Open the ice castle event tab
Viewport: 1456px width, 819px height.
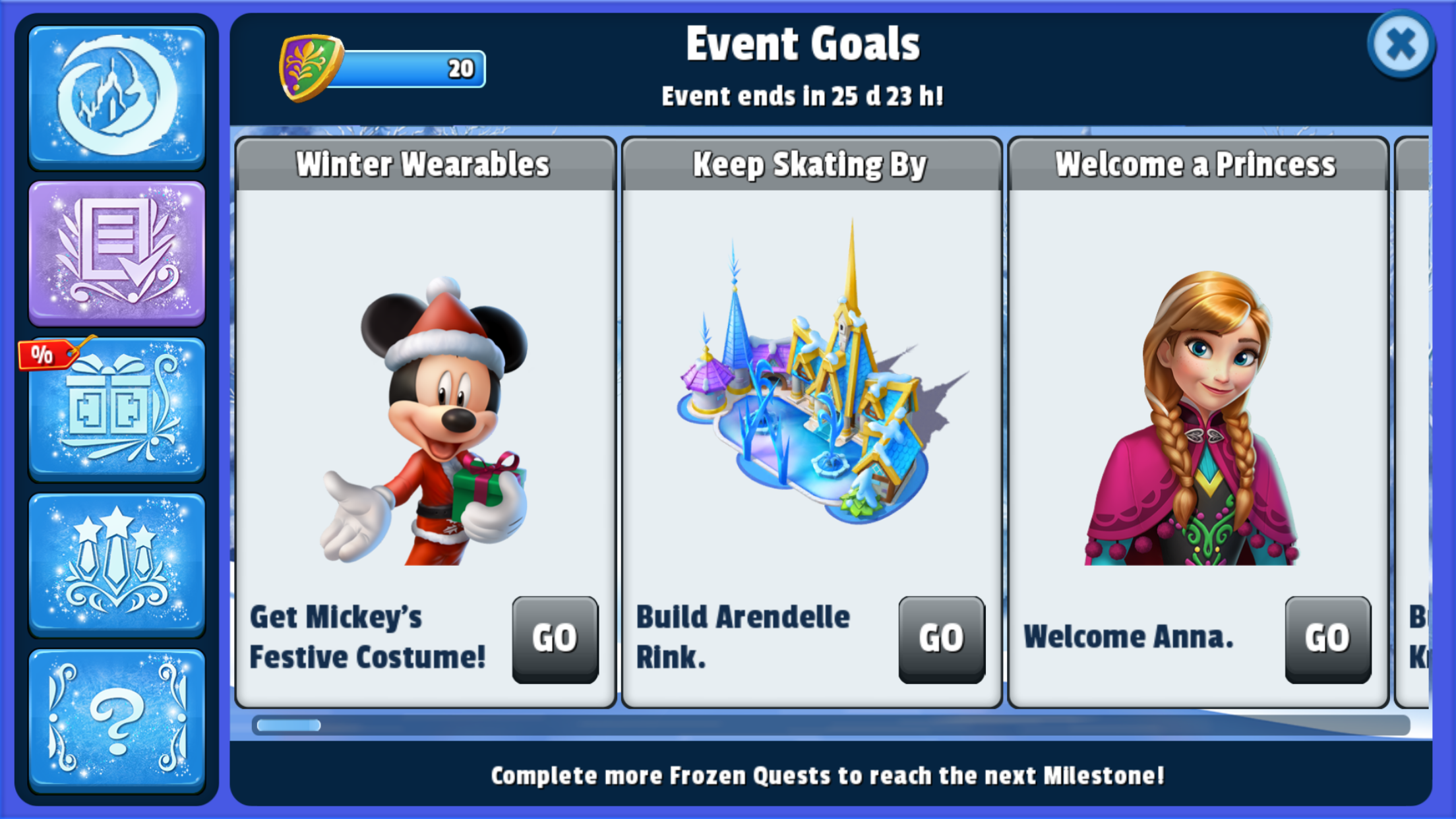117,96
